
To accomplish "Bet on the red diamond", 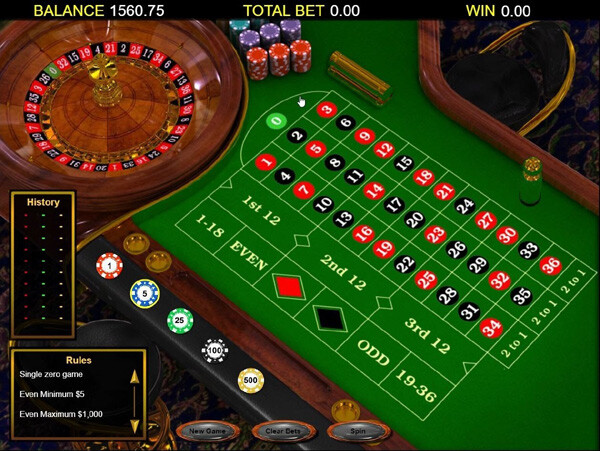I will tap(289, 286).
